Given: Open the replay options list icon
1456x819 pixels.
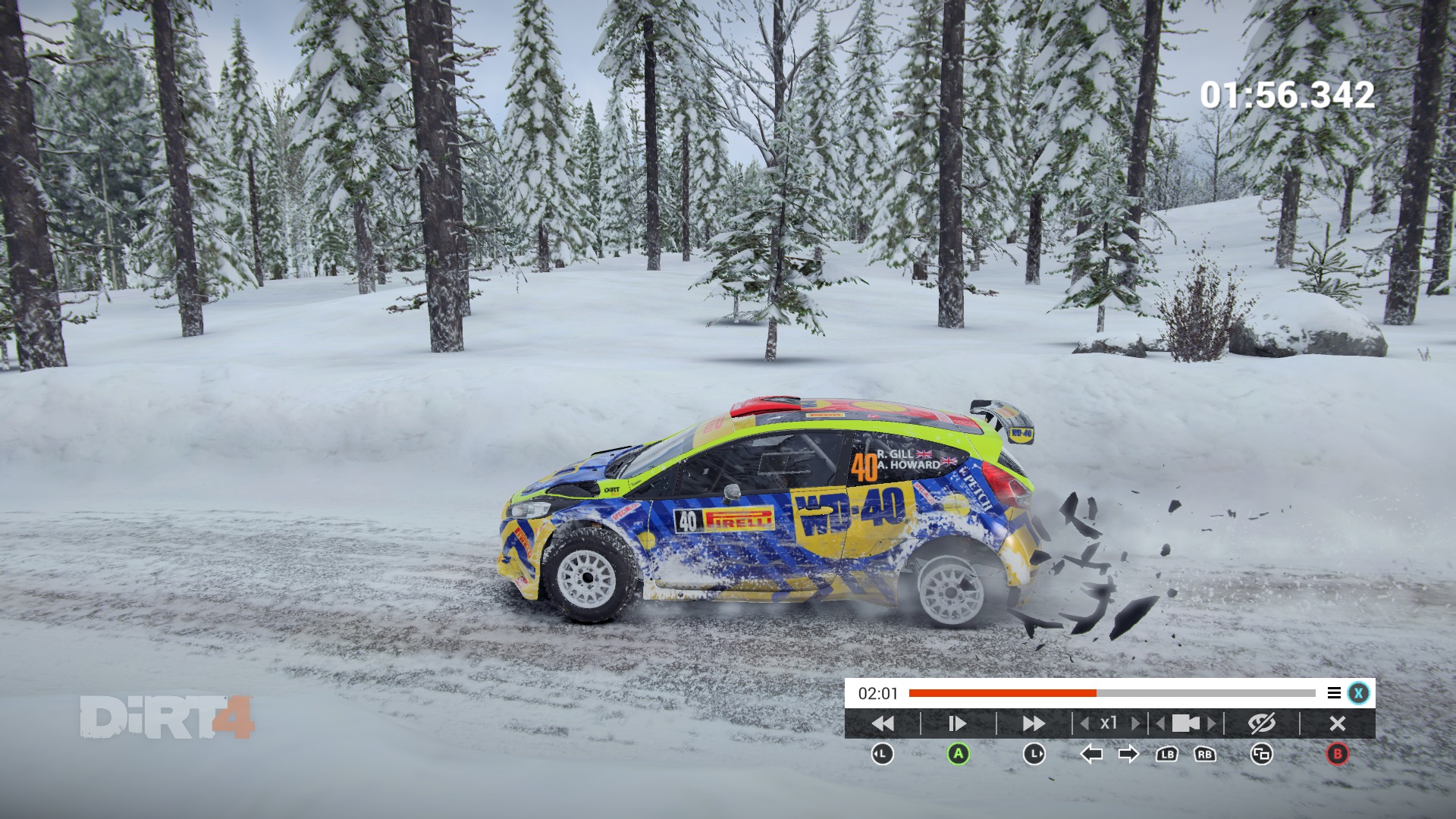Looking at the screenshot, I should point(1334,693).
